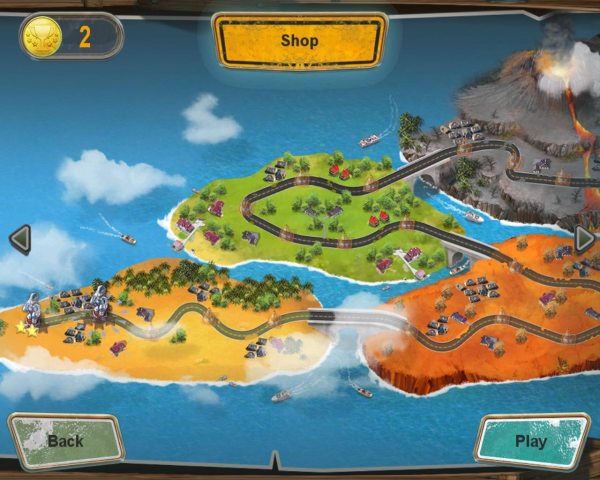Open the Shop
Viewport: 600px width, 480px height.
300,41
